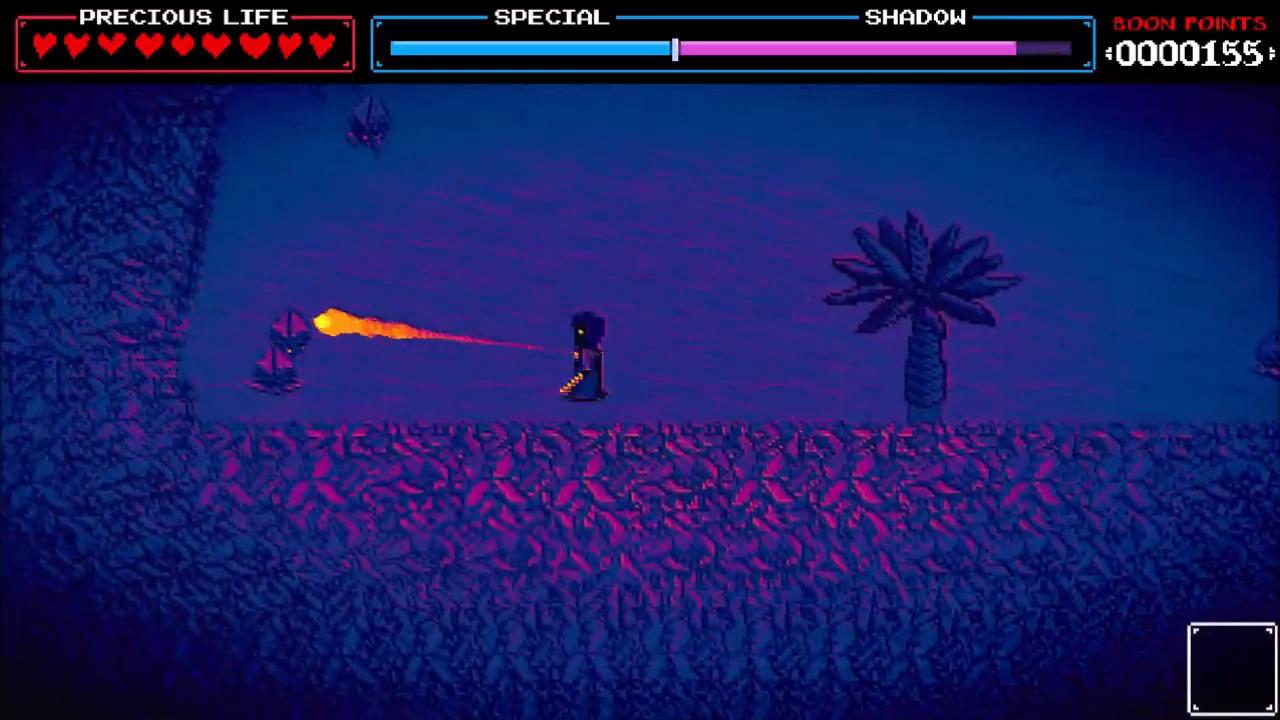1280x720 pixels.
Task: Select the satellite dish shooting the flame
Action: pos(282,345)
